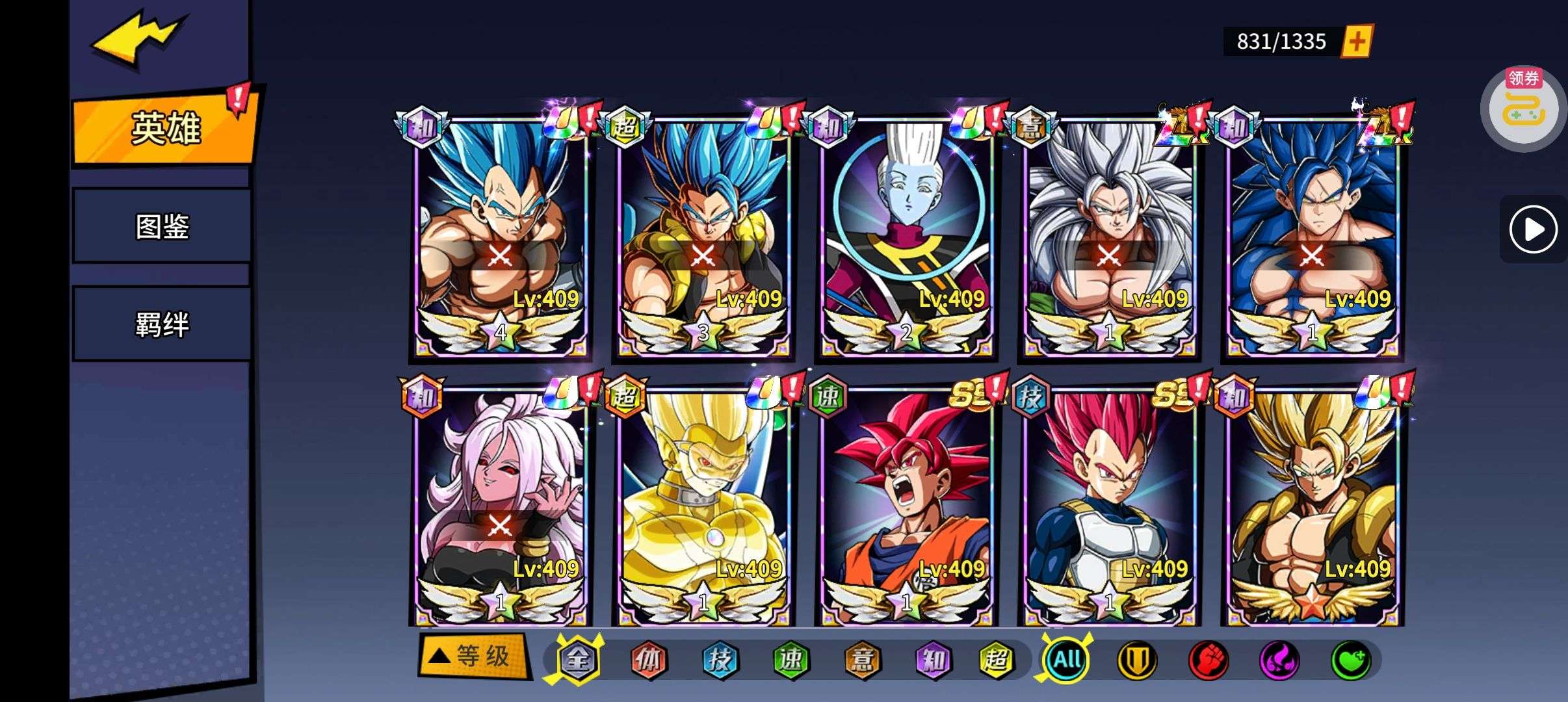Show only green heart healer role heroes
This screenshot has height=702, width=1568.
tap(1351, 660)
